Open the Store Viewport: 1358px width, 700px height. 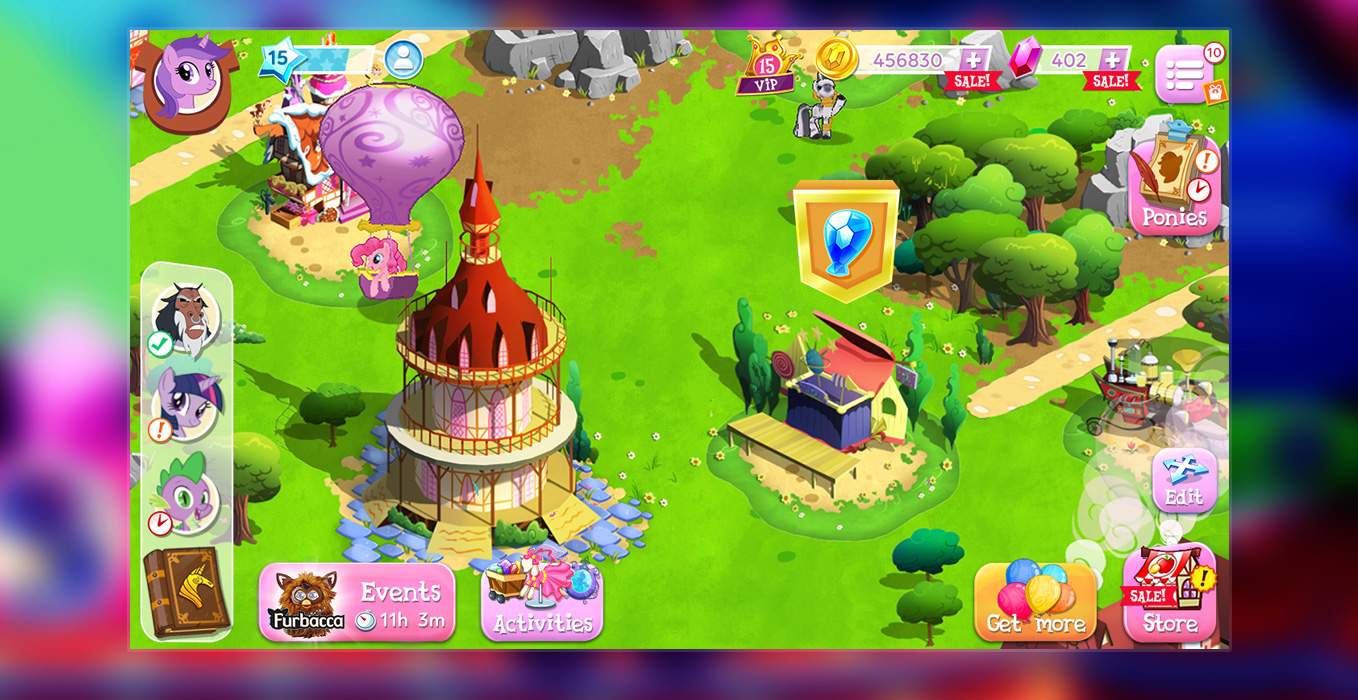click(x=1169, y=598)
